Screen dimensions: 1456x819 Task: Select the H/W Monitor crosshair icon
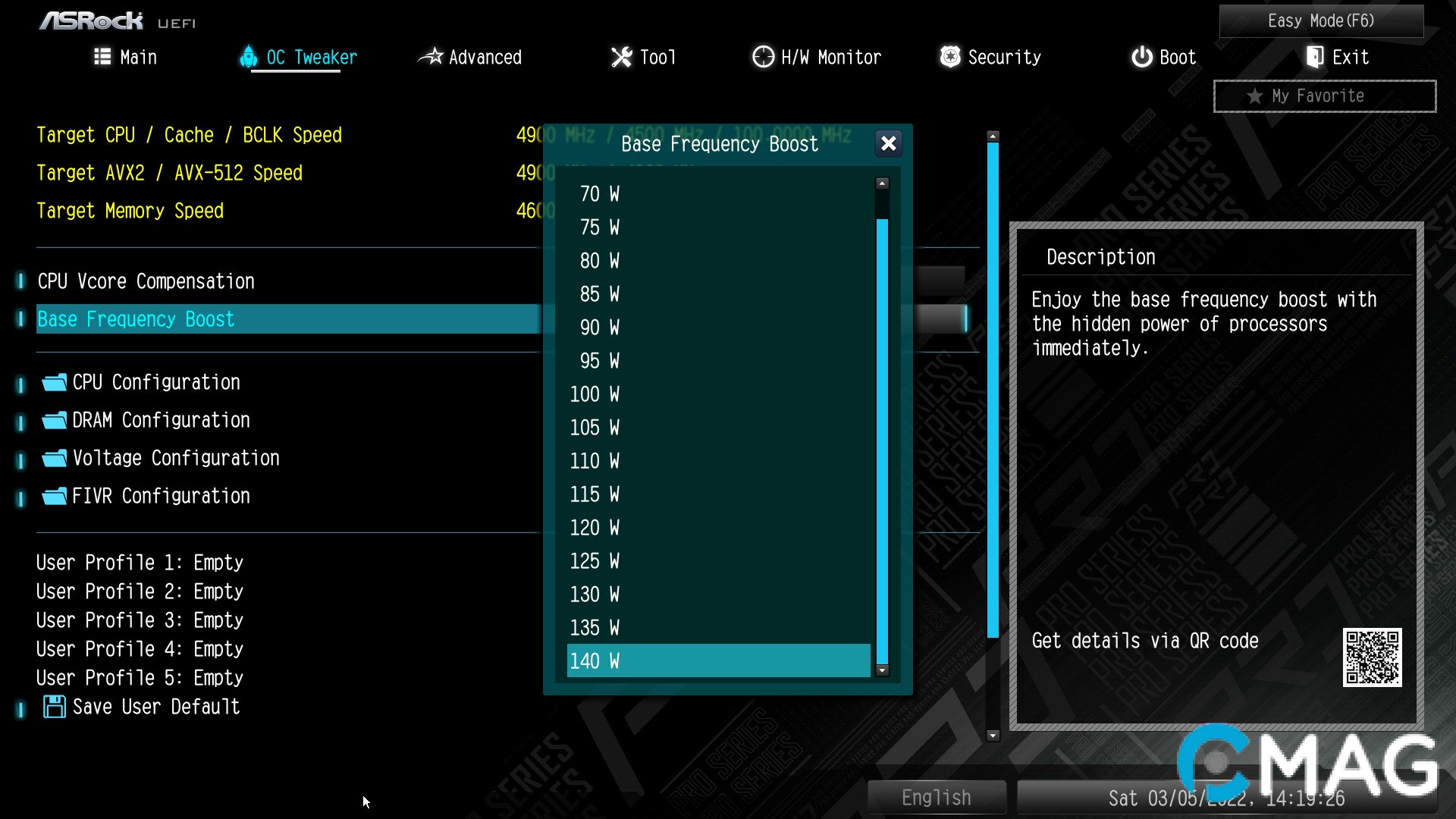[762, 56]
